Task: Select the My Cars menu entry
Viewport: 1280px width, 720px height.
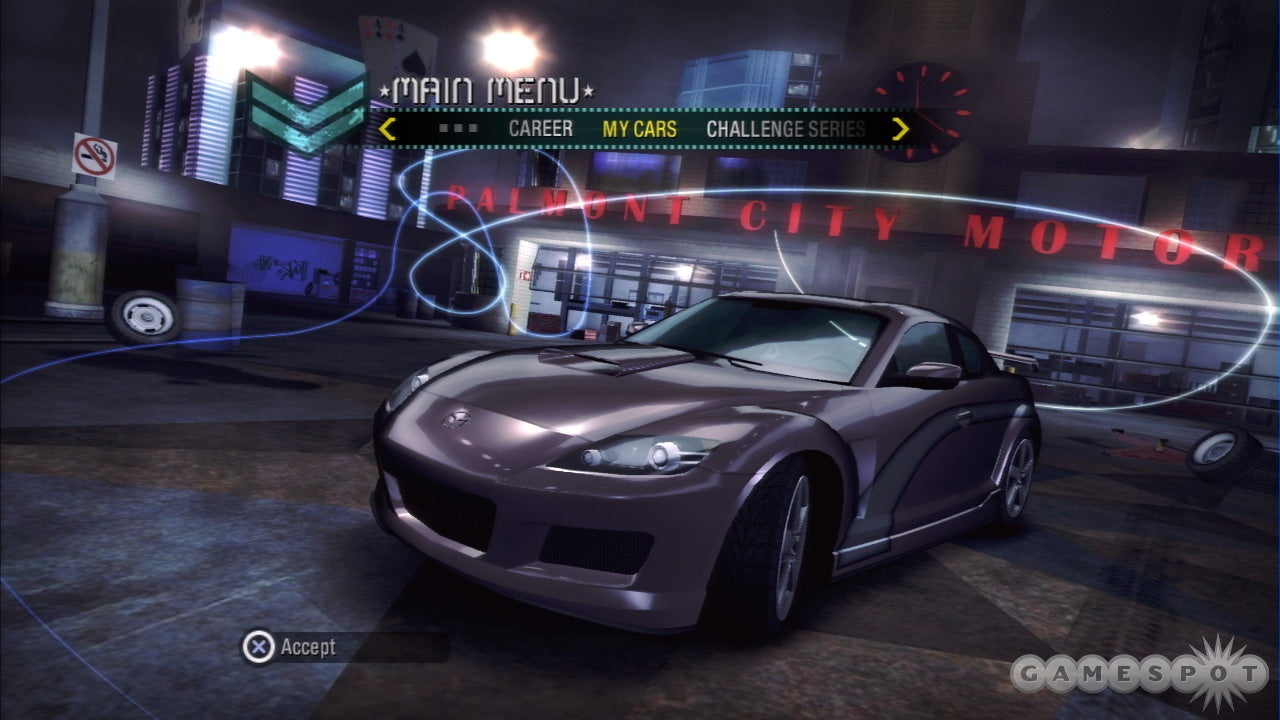Action: point(639,129)
